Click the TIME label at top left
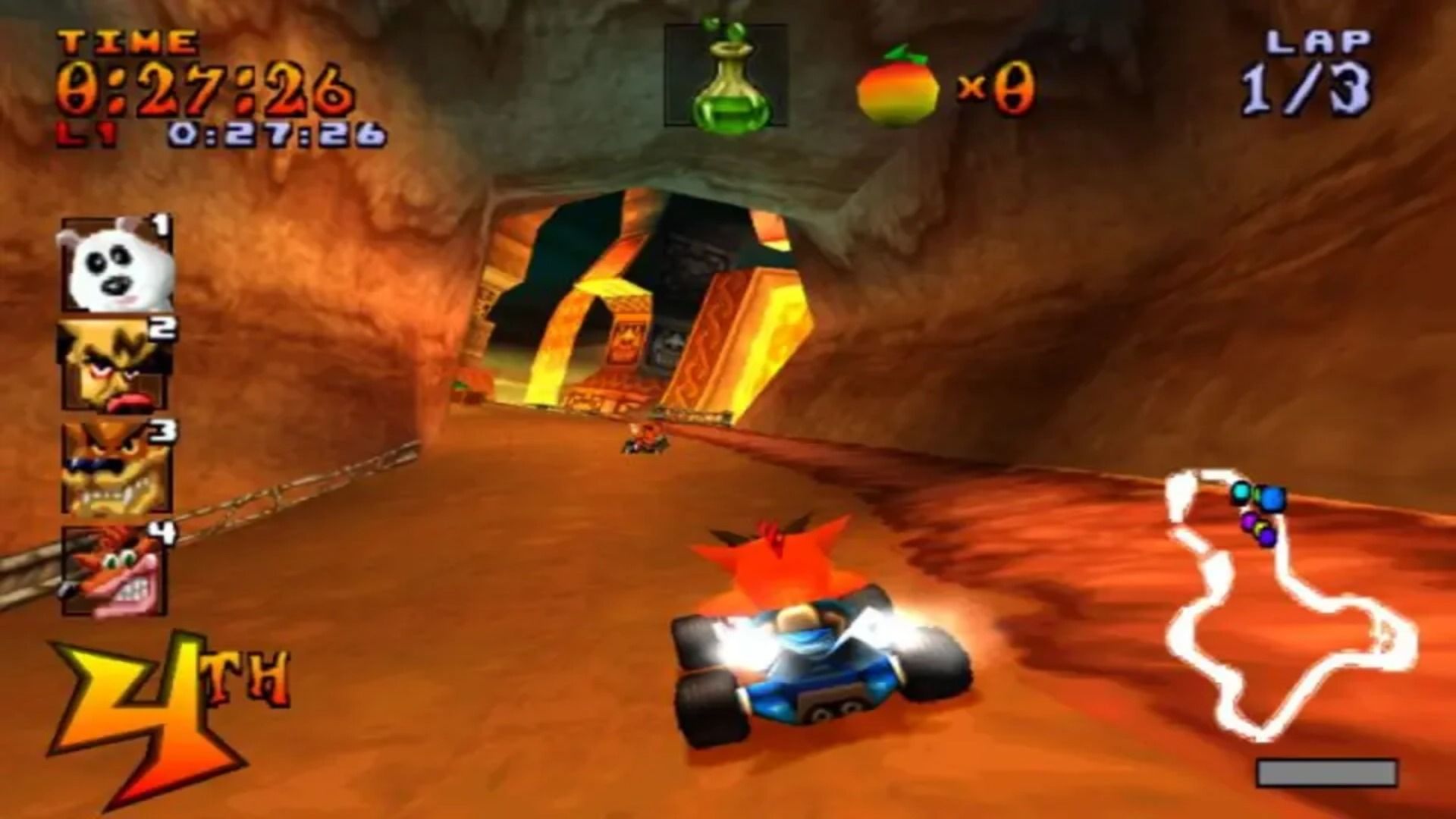The height and width of the screenshot is (819, 1456). coord(125,42)
